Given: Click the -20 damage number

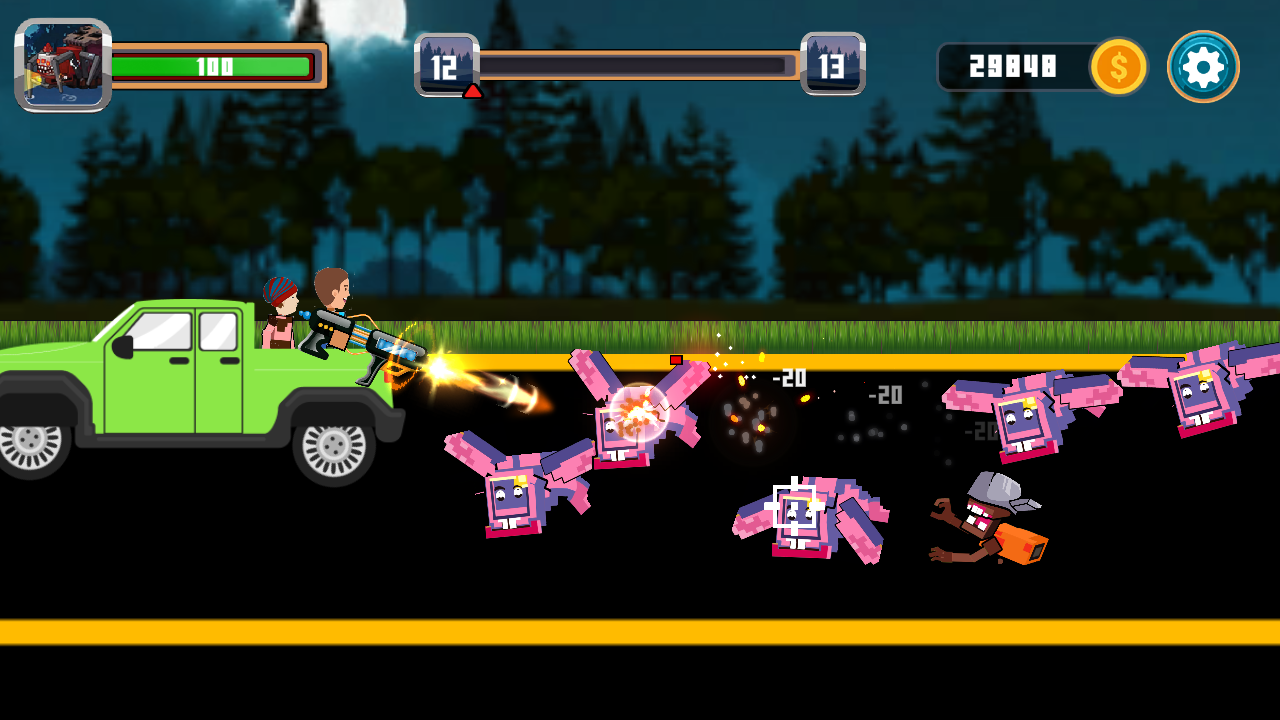Looking at the screenshot, I should click(x=790, y=375).
